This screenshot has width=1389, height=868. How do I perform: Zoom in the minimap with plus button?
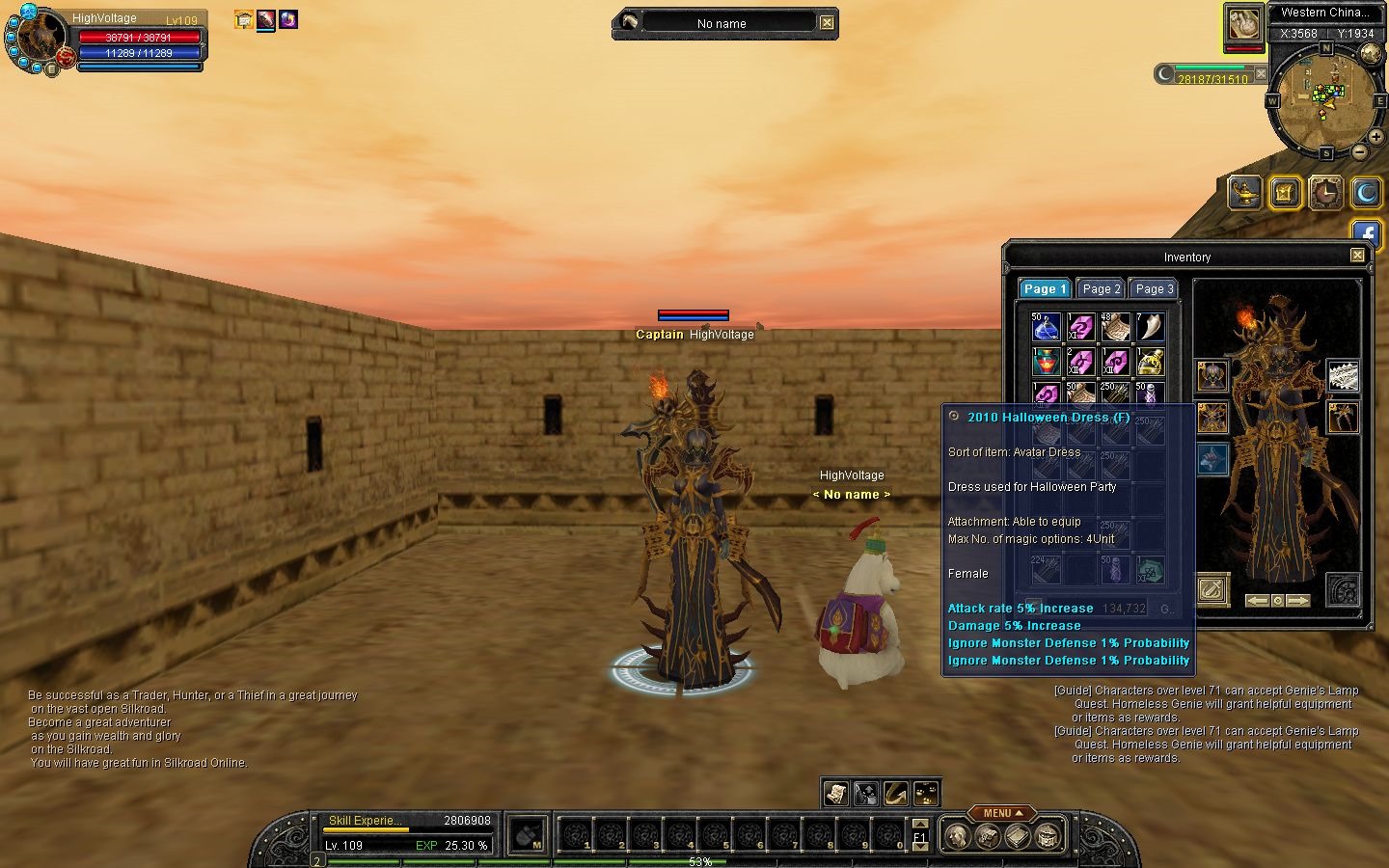tap(1375, 137)
